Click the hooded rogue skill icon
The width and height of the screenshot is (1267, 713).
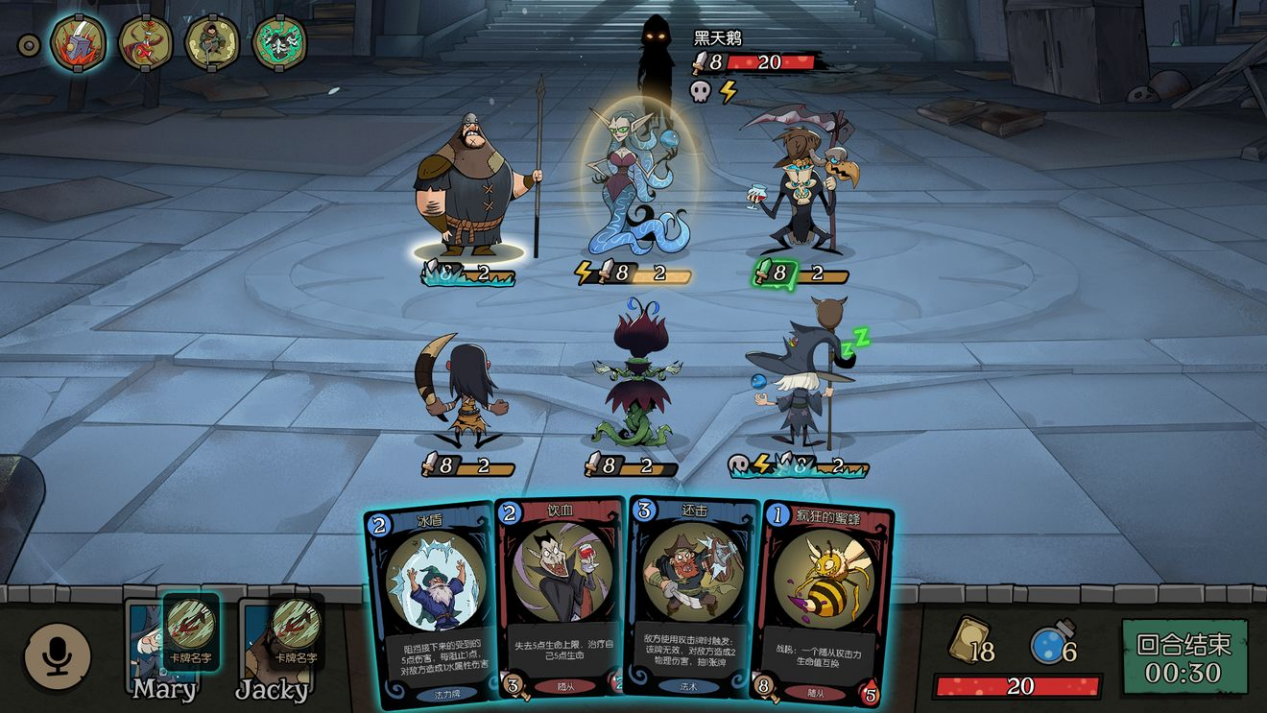point(212,43)
